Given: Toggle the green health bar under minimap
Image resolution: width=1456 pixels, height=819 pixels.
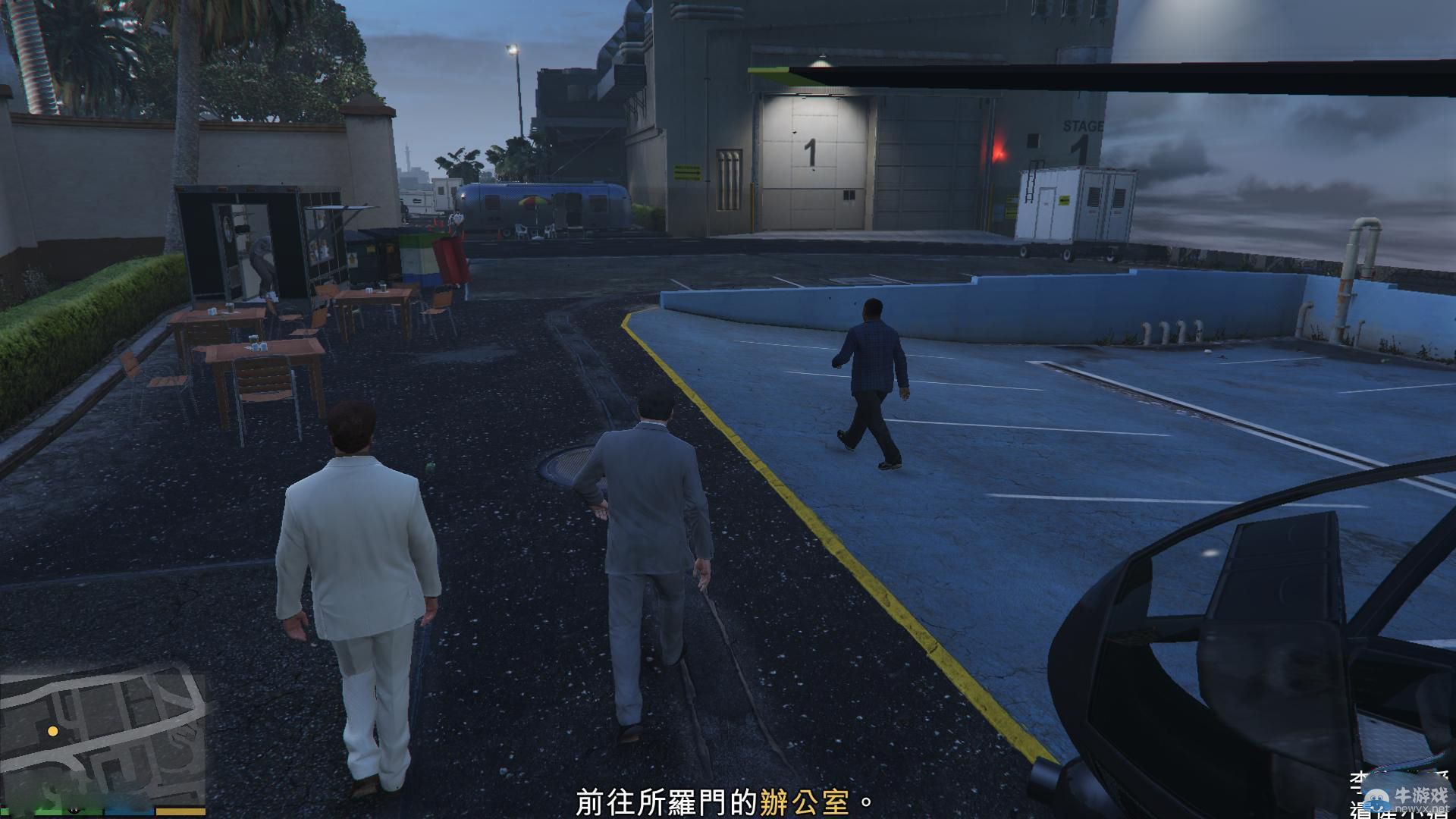Looking at the screenshot, I should pos(53,811).
